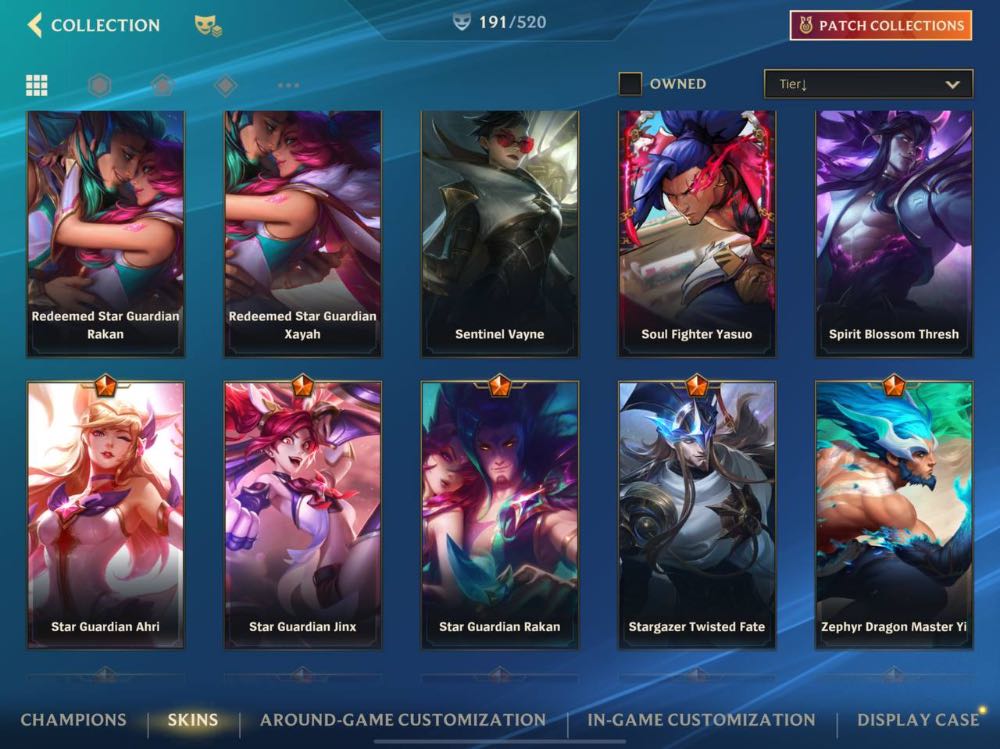Viewport: 1000px width, 749px height.
Task: Open the Star Guardian Rakan skin
Action: click(x=500, y=515)
